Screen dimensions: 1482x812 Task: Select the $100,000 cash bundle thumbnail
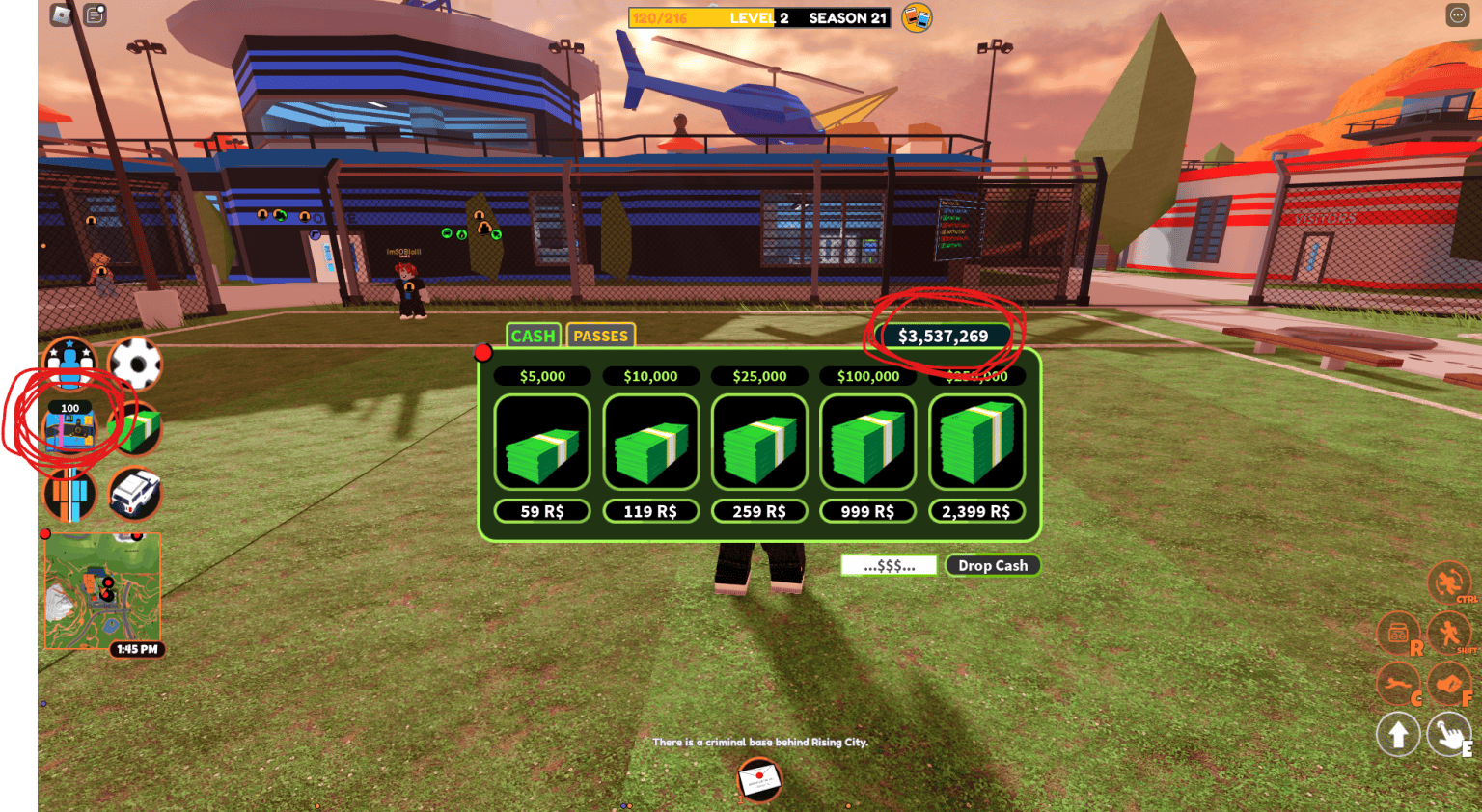pos(866,442)
